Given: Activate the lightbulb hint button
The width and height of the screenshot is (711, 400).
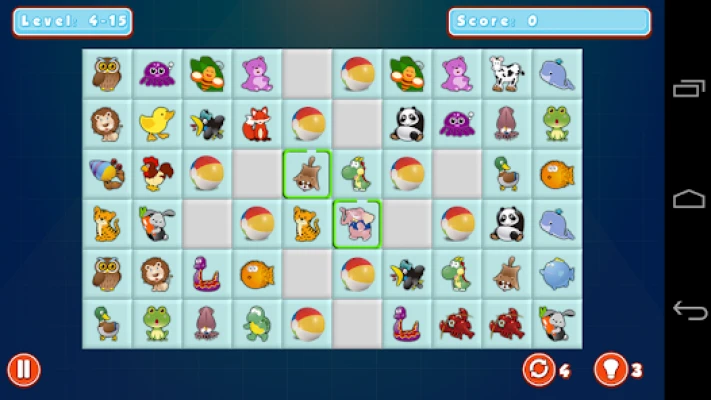Looking at the screenshot, I should pyautogui.click(x=609, y=370).
